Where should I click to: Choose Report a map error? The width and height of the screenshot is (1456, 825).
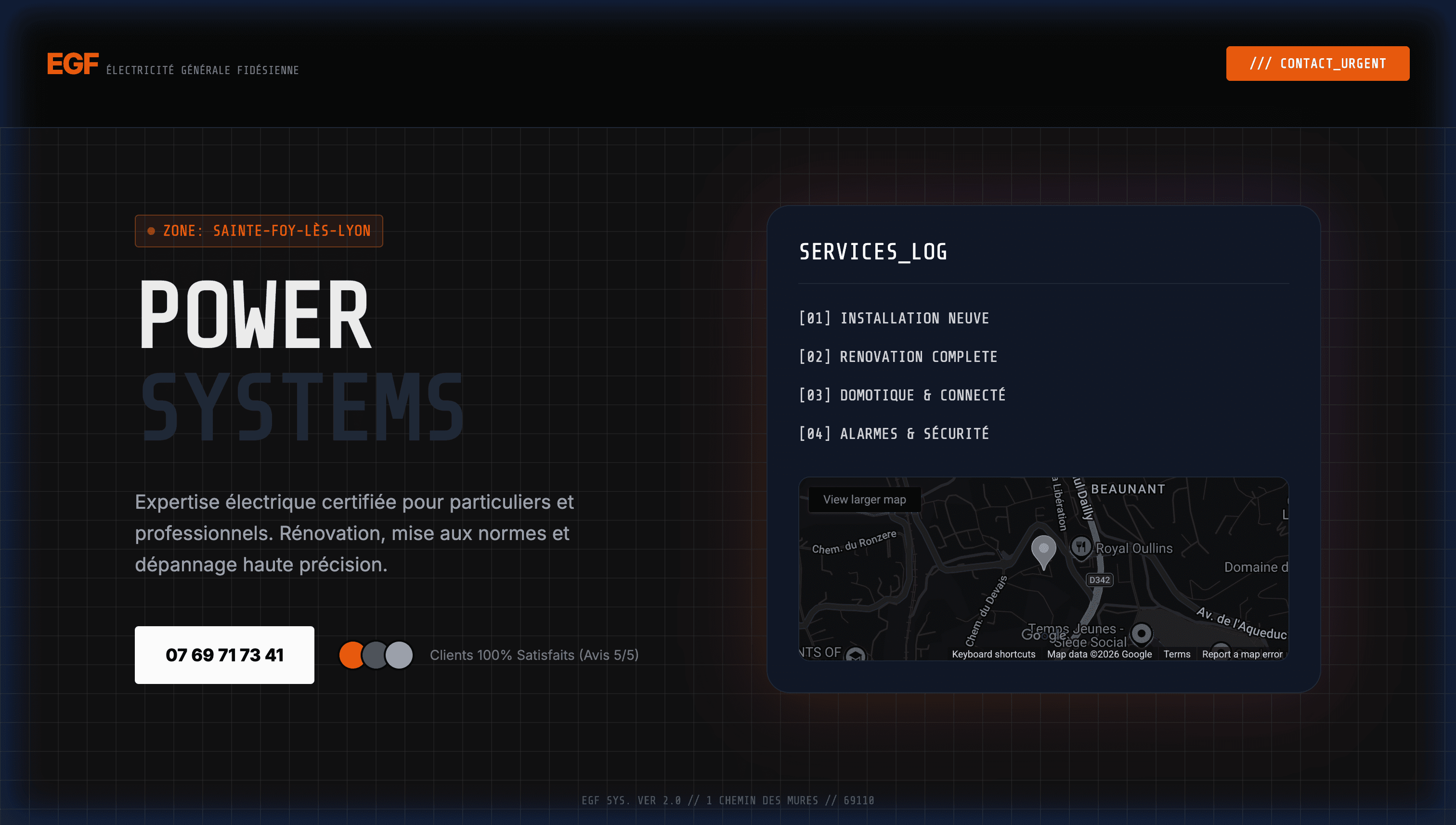[1242, 654]
